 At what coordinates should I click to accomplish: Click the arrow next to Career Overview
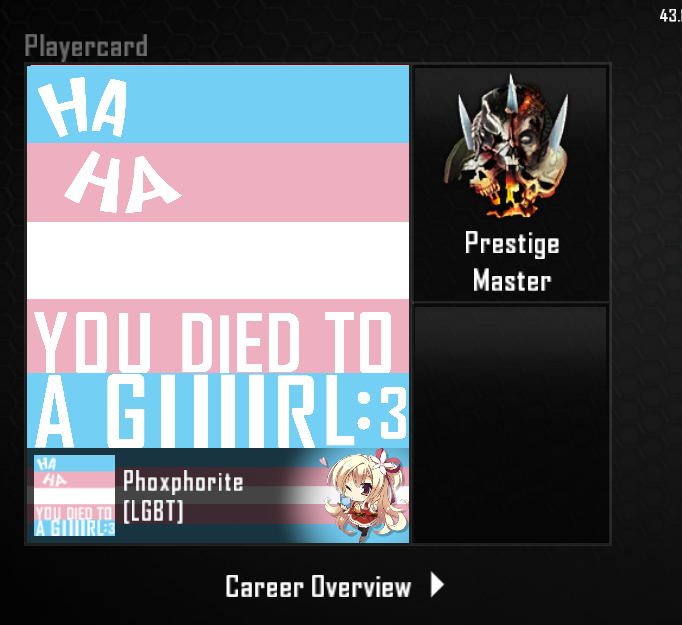(437, 585)
